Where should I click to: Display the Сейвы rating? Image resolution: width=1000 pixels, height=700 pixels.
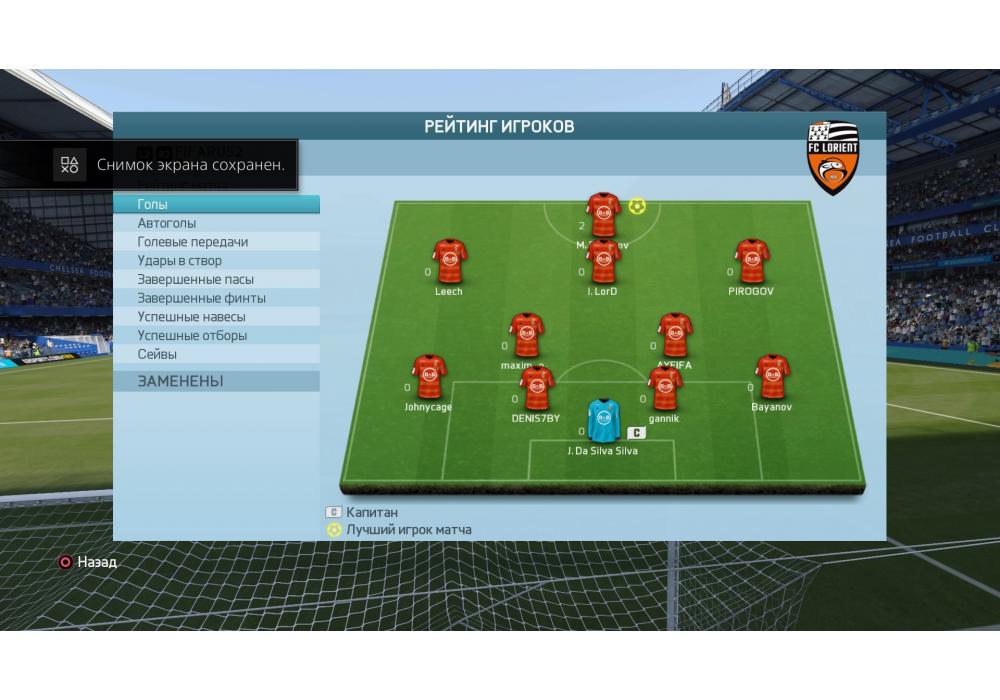pos(217,354)
